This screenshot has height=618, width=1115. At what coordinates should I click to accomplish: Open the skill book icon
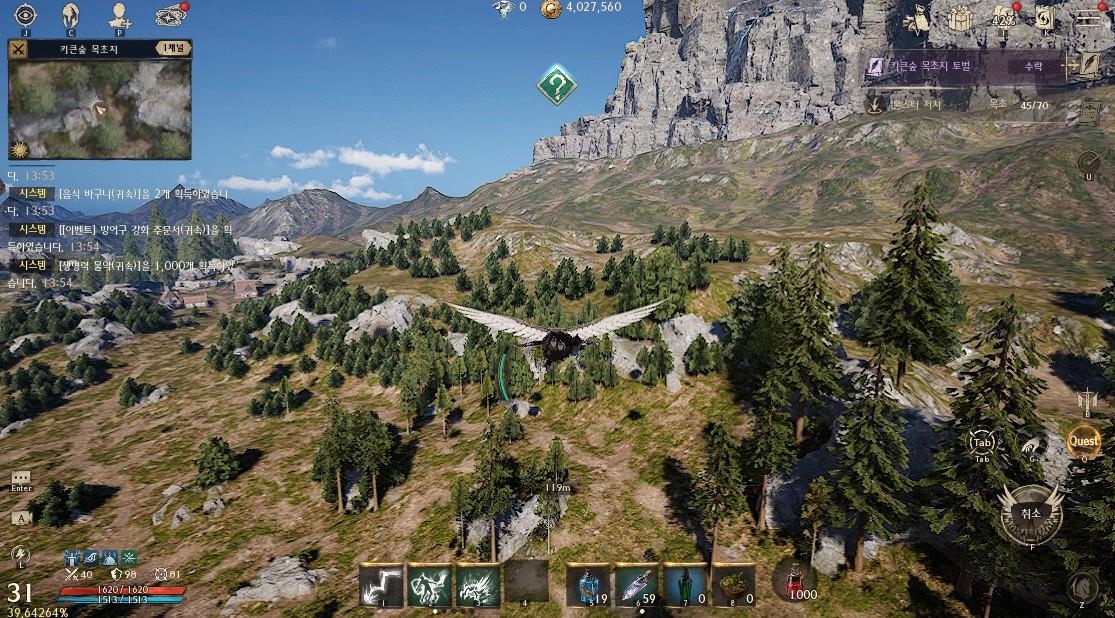tap(1044, 18)
